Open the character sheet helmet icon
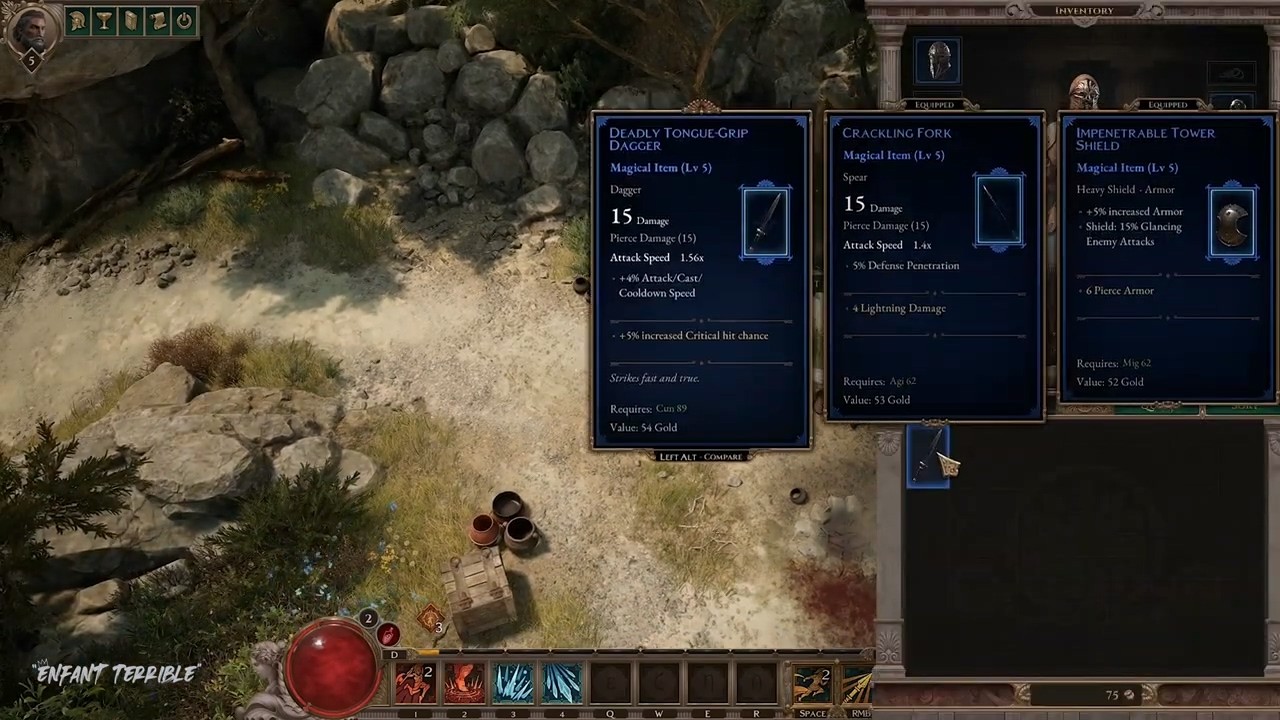Screen dimensions: 1280x720 (78, 21)
